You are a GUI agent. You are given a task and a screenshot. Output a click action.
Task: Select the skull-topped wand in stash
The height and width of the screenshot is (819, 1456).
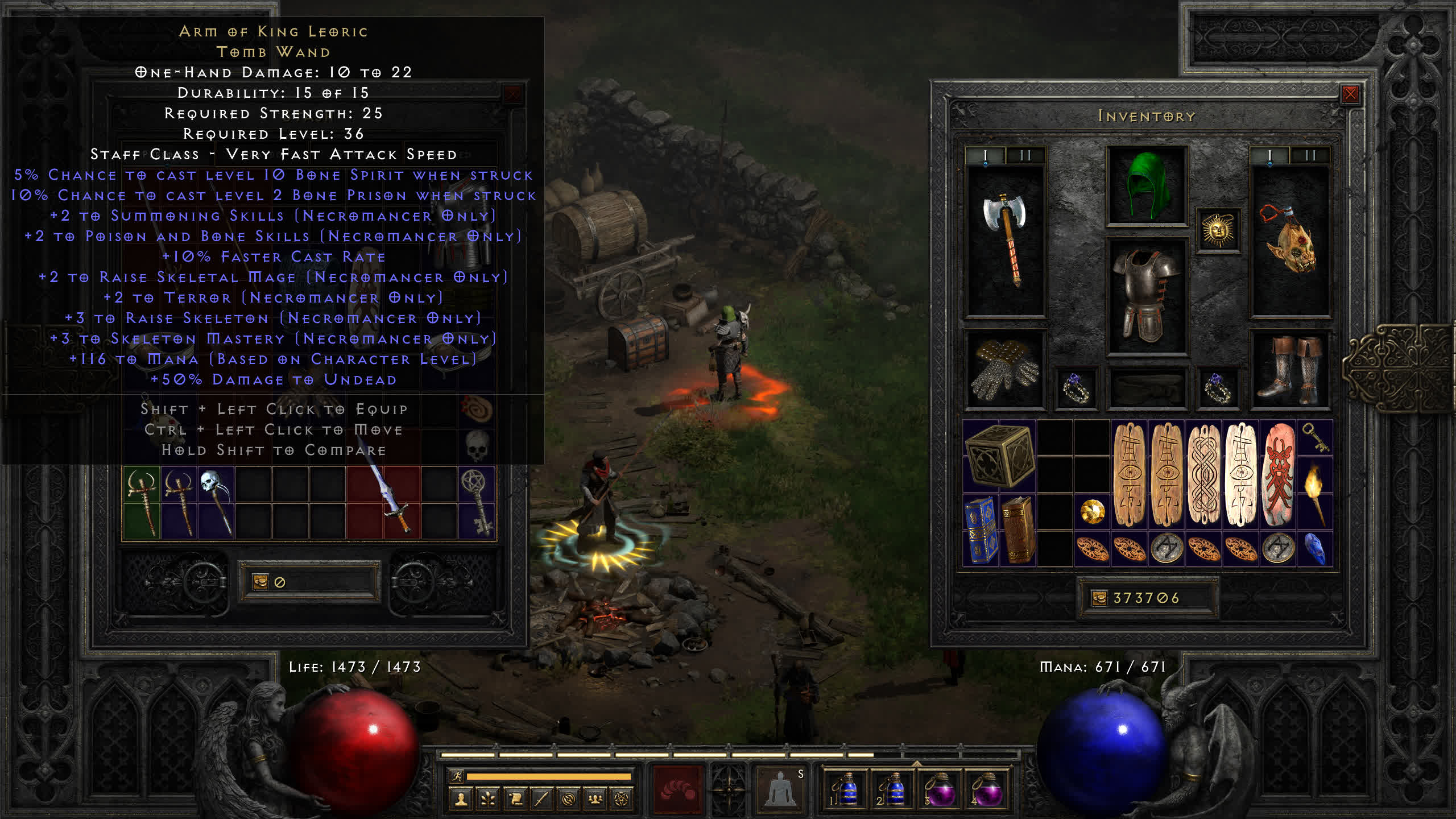[x=216, y=502]
